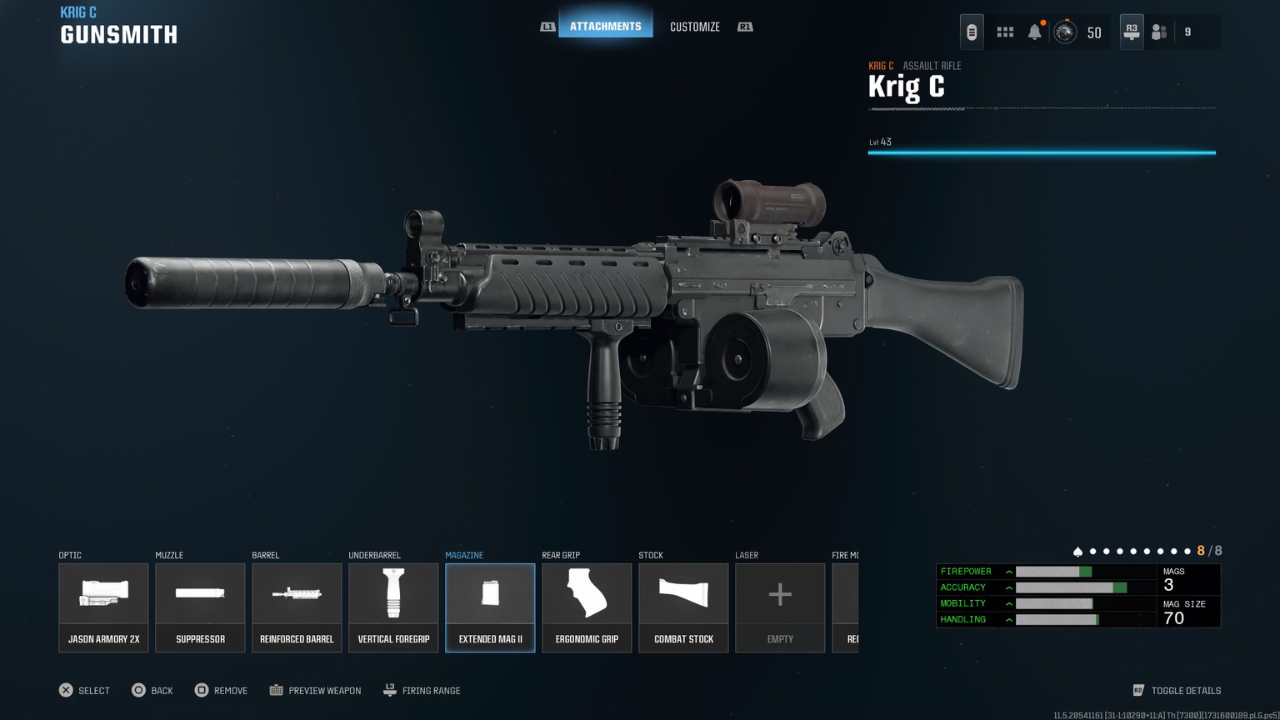Open the Ergonomic Grip rear grip slot

click(587, 607)
